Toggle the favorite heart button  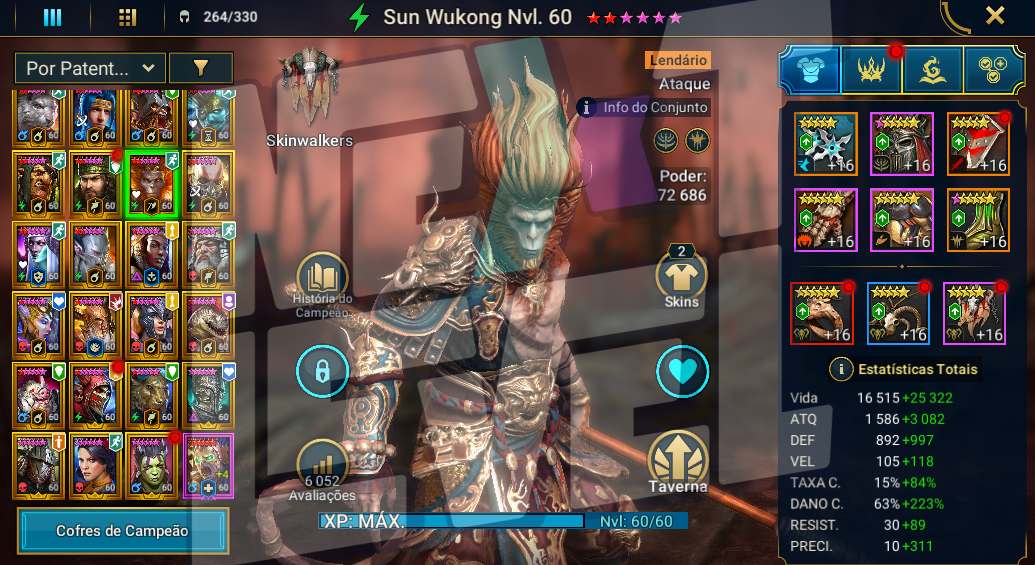pos(682,372)
